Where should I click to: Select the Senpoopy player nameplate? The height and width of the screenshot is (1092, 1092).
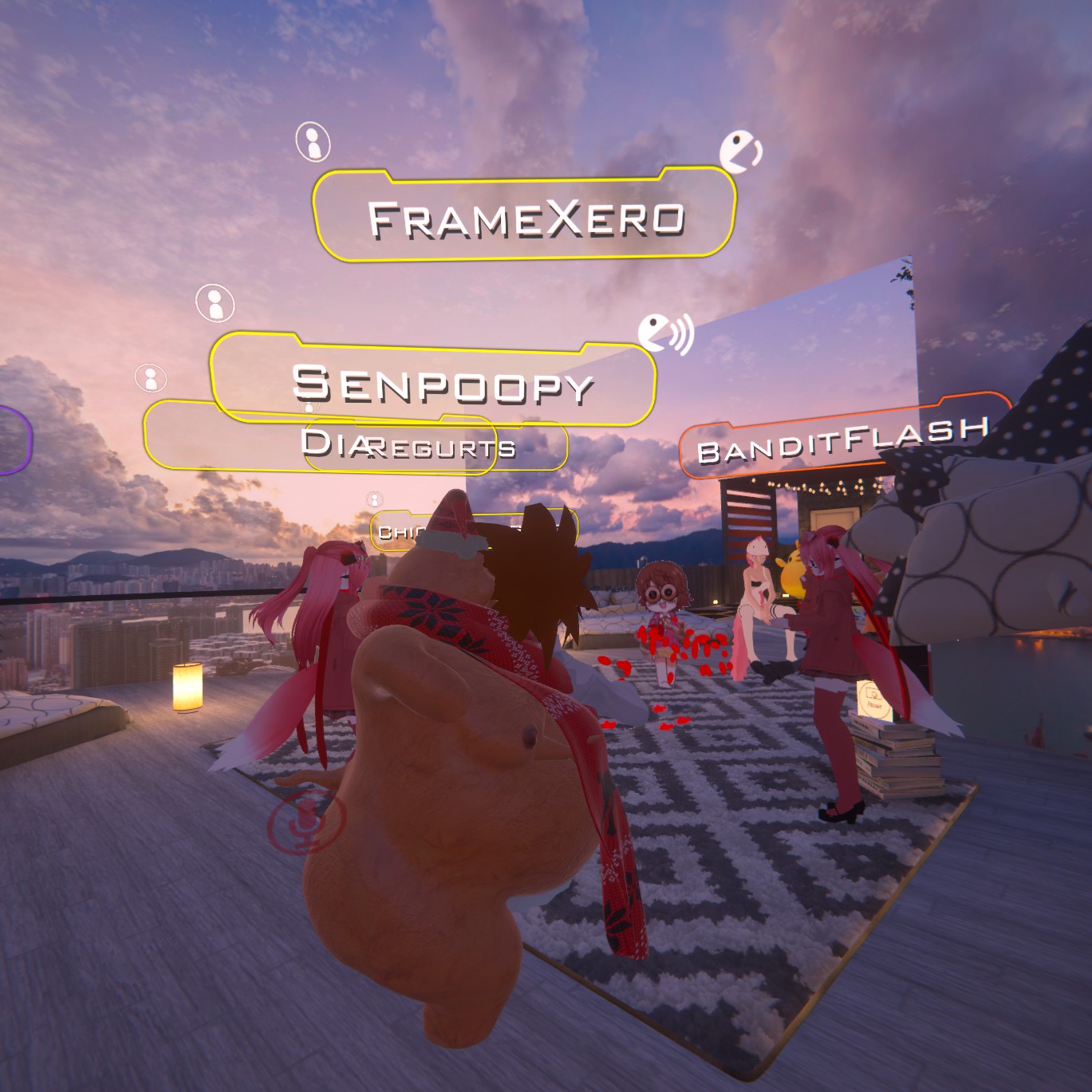[435, 383]
